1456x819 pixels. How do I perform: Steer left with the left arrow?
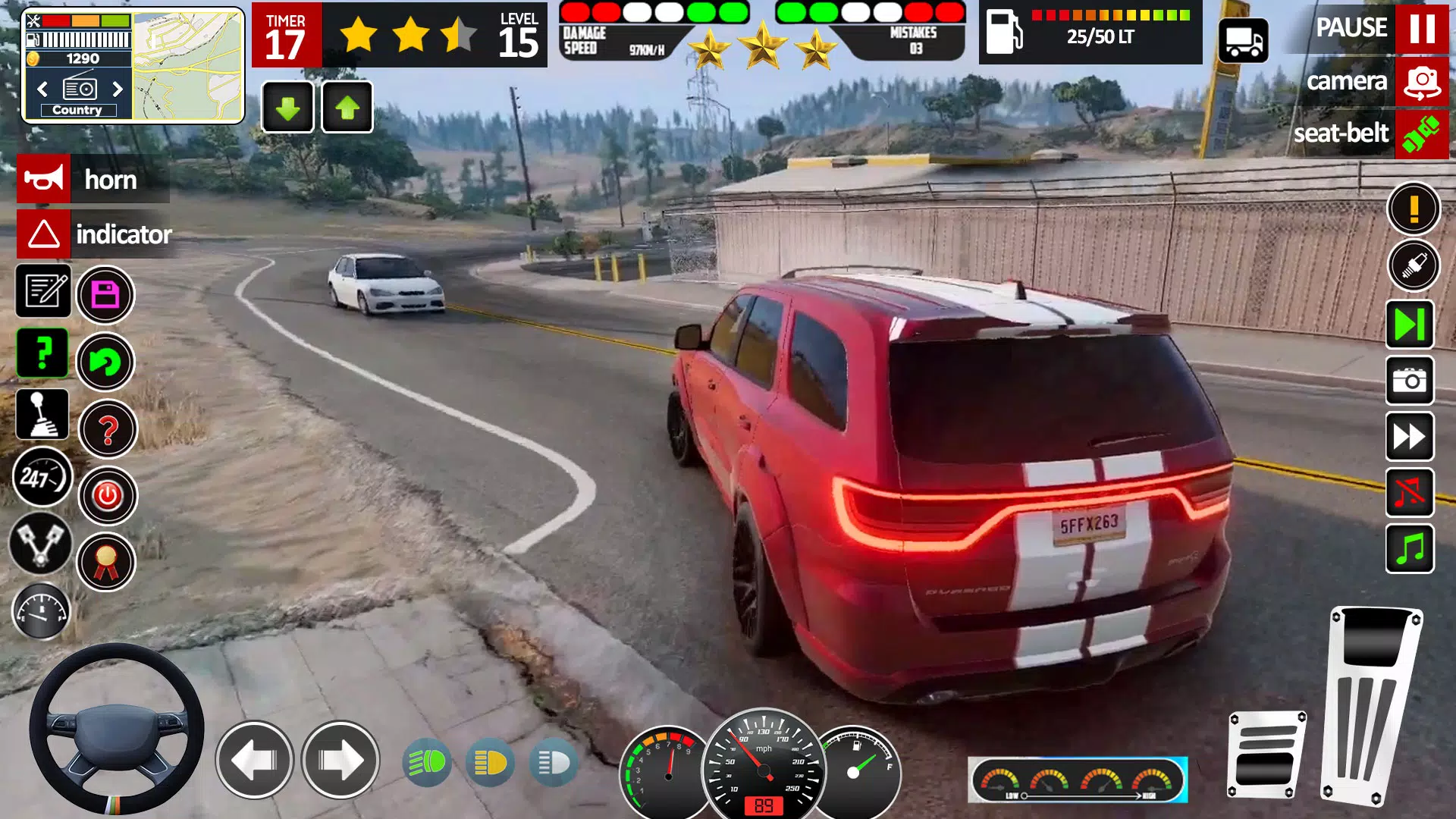coord(254,760)
